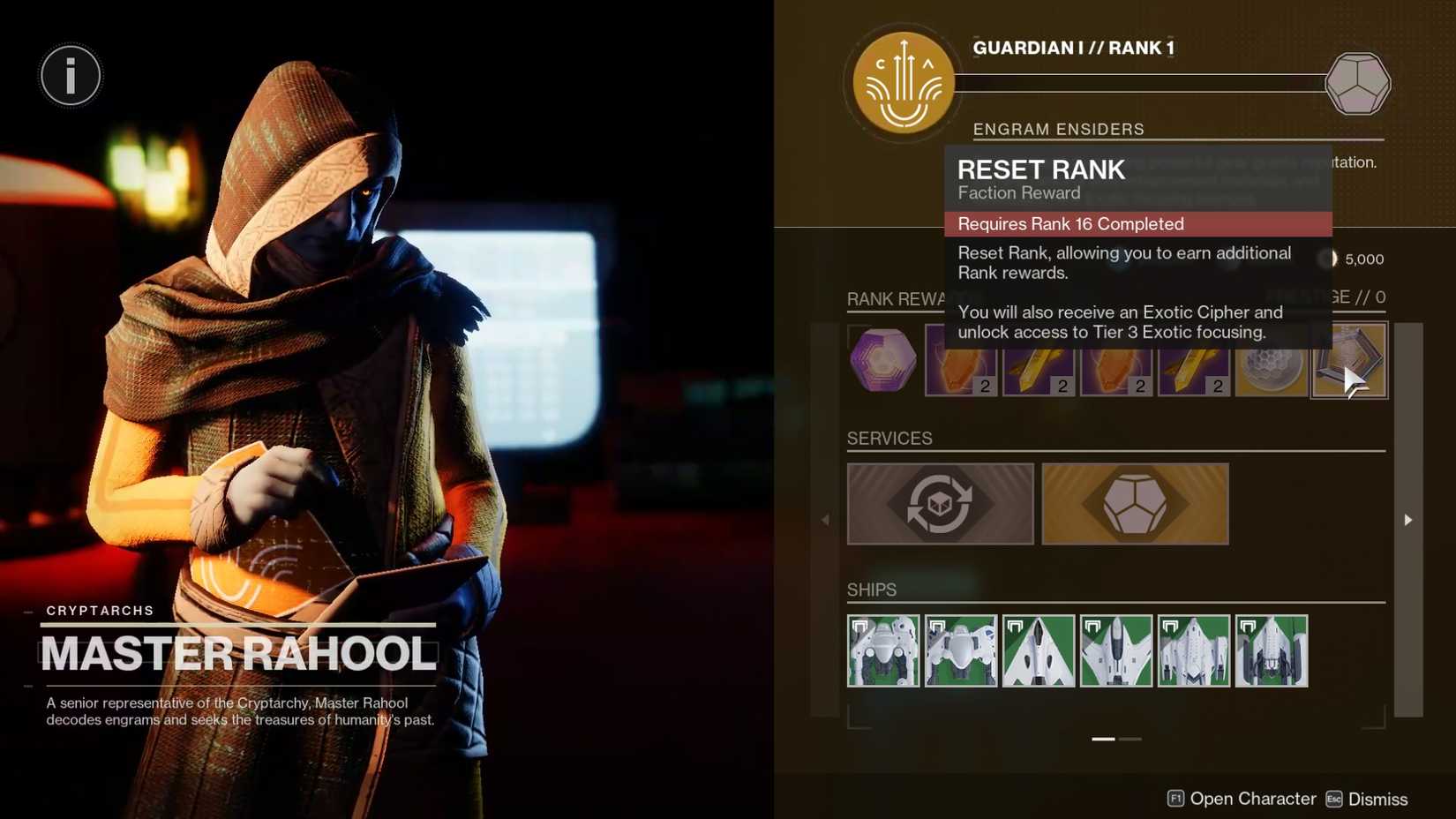Select the first ship thumbnail under Ships

883,650
